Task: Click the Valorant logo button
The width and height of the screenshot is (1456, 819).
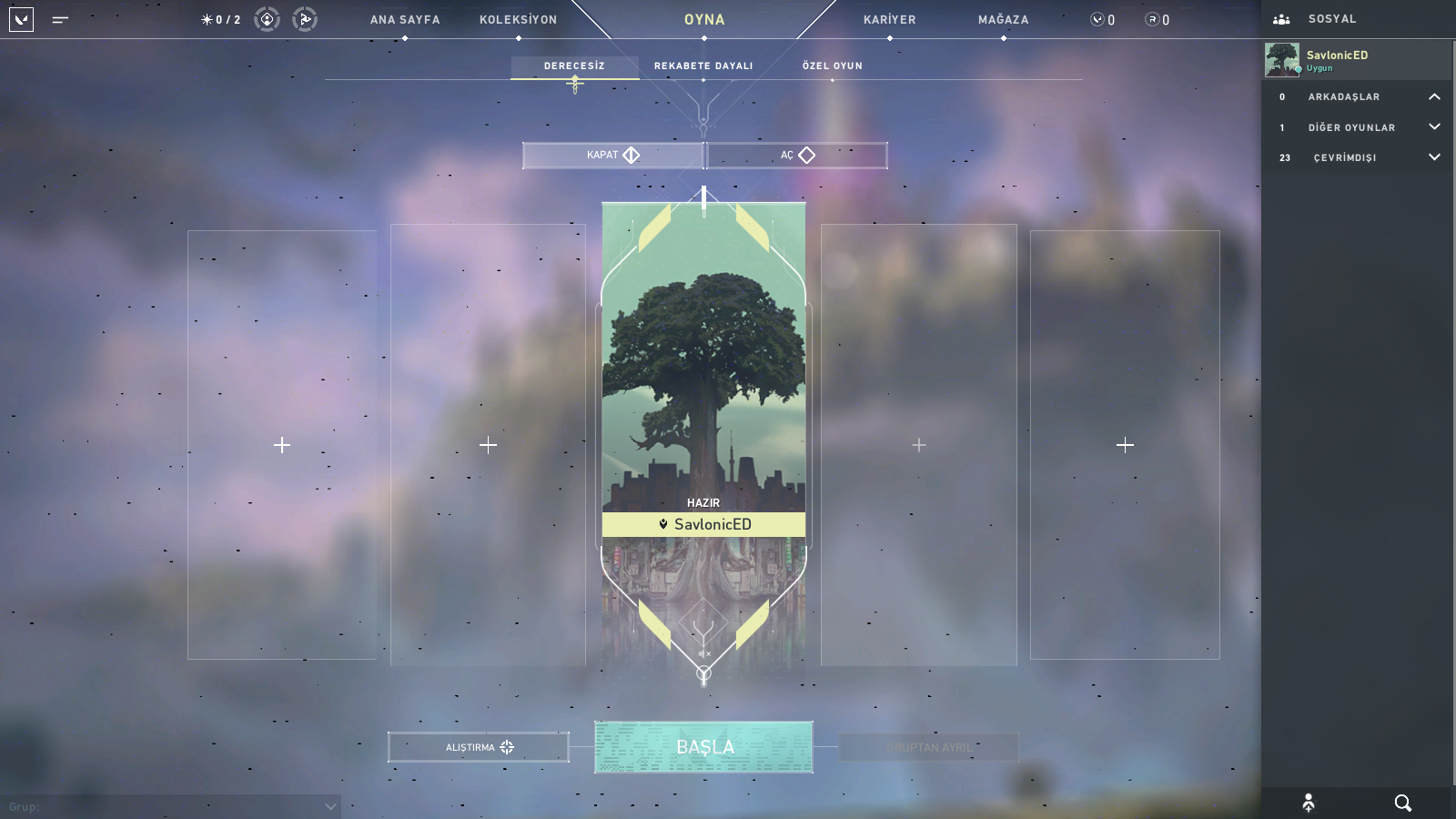Action: pos(21,19)
